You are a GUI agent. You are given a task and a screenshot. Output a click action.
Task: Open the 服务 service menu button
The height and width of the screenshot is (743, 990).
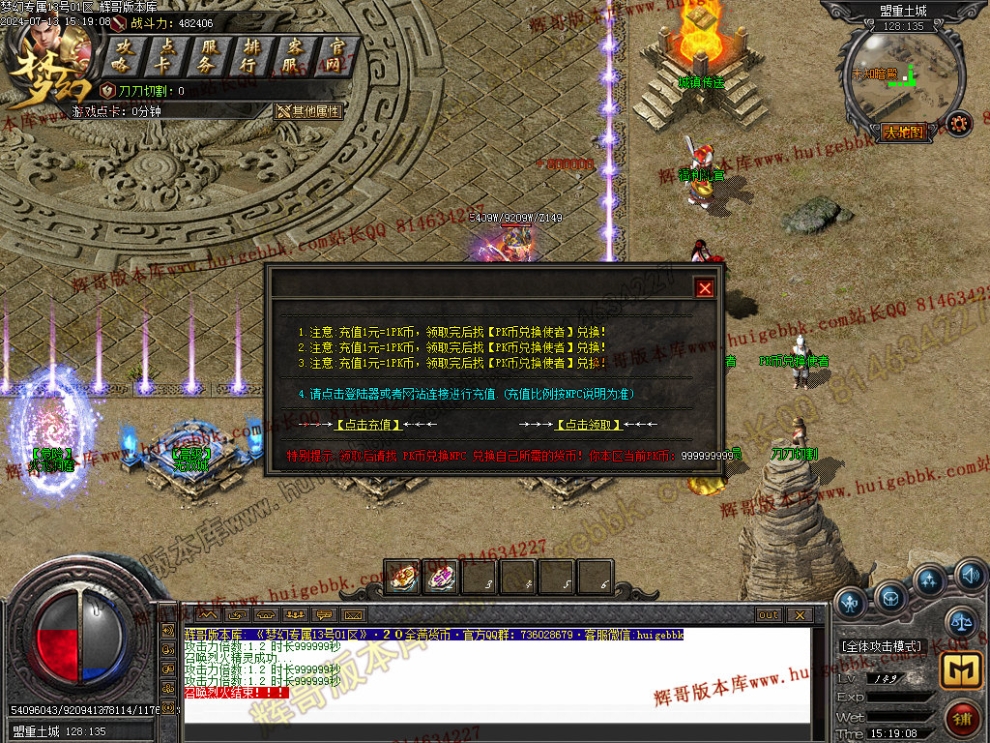pyautogui.click(x=209, y=56)
